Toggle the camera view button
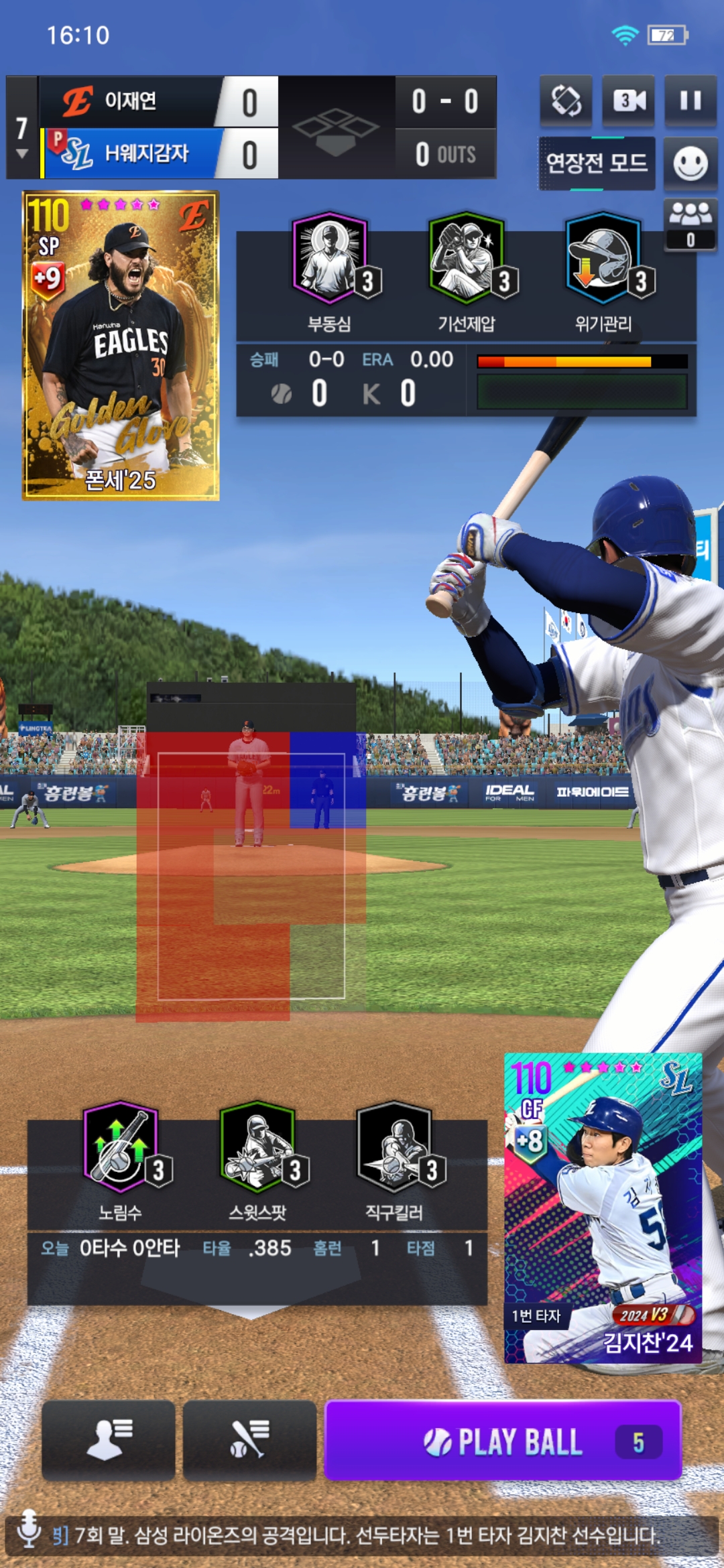 point(628,101)
